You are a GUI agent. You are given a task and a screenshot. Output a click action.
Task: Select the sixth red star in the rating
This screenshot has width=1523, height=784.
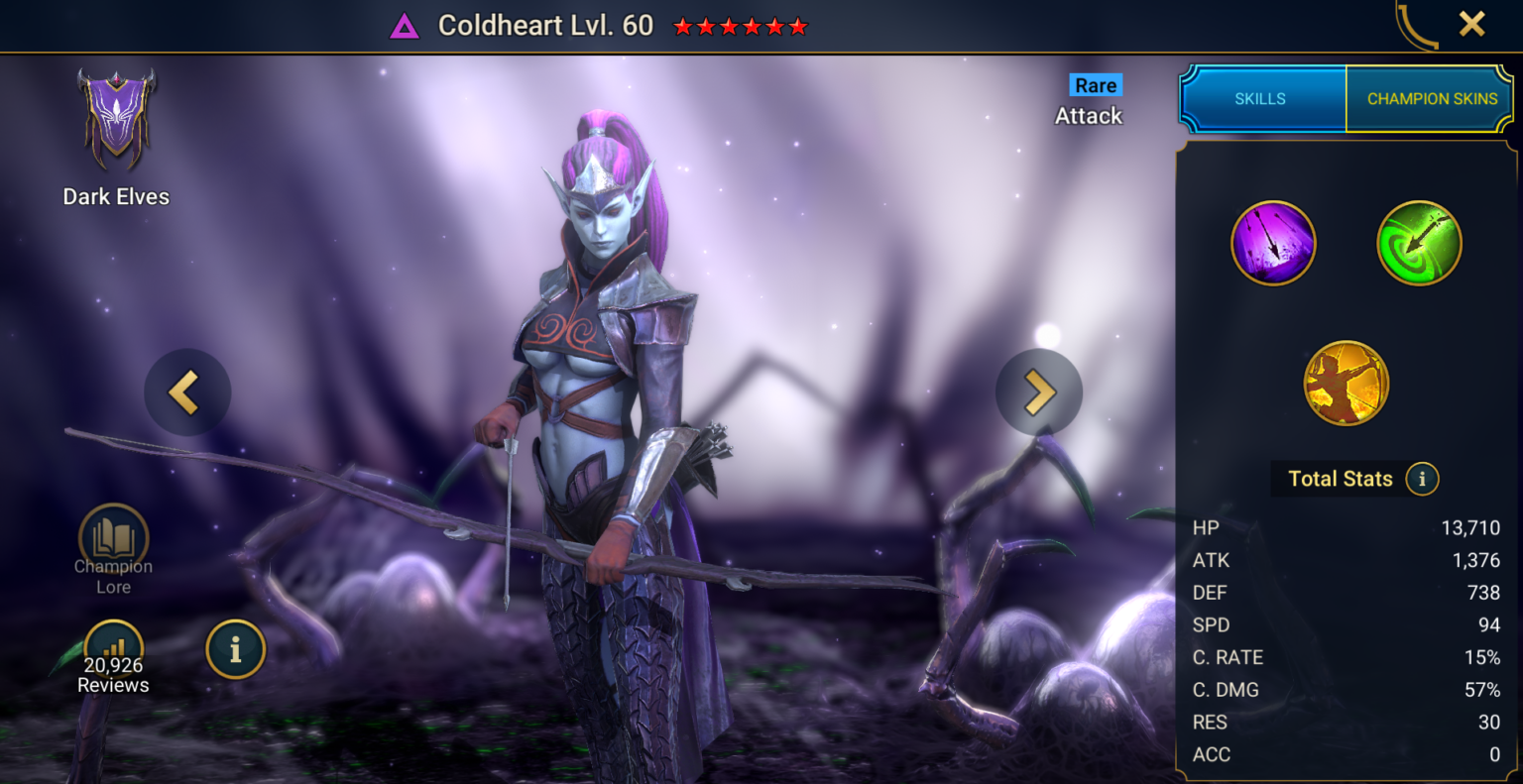point(799,26)
